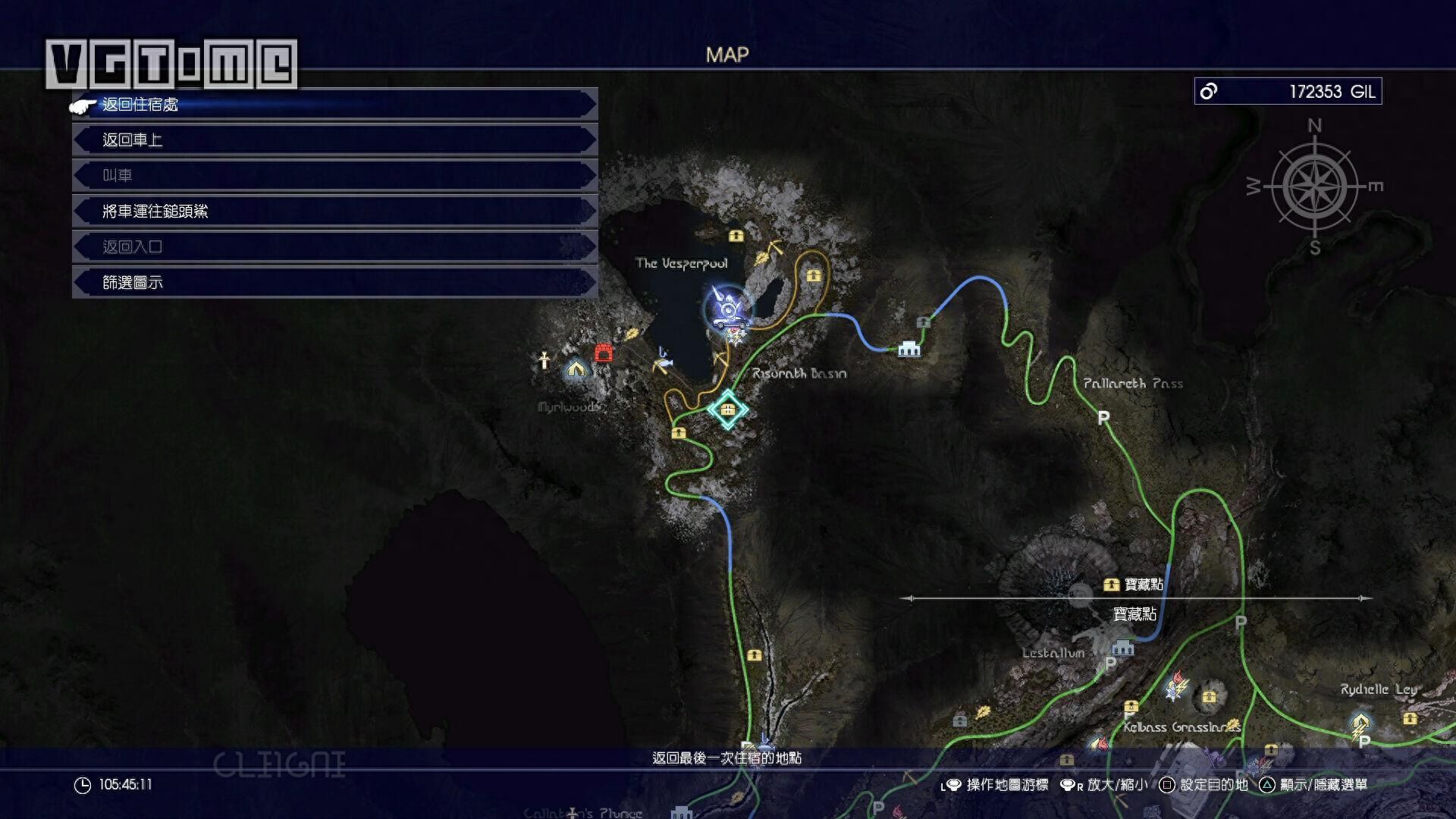1456x819 pixels.
Task: Click the royal tomb cross marker west of Myrlwood camp
Action: pyautogui.click(x=544, y=359)
